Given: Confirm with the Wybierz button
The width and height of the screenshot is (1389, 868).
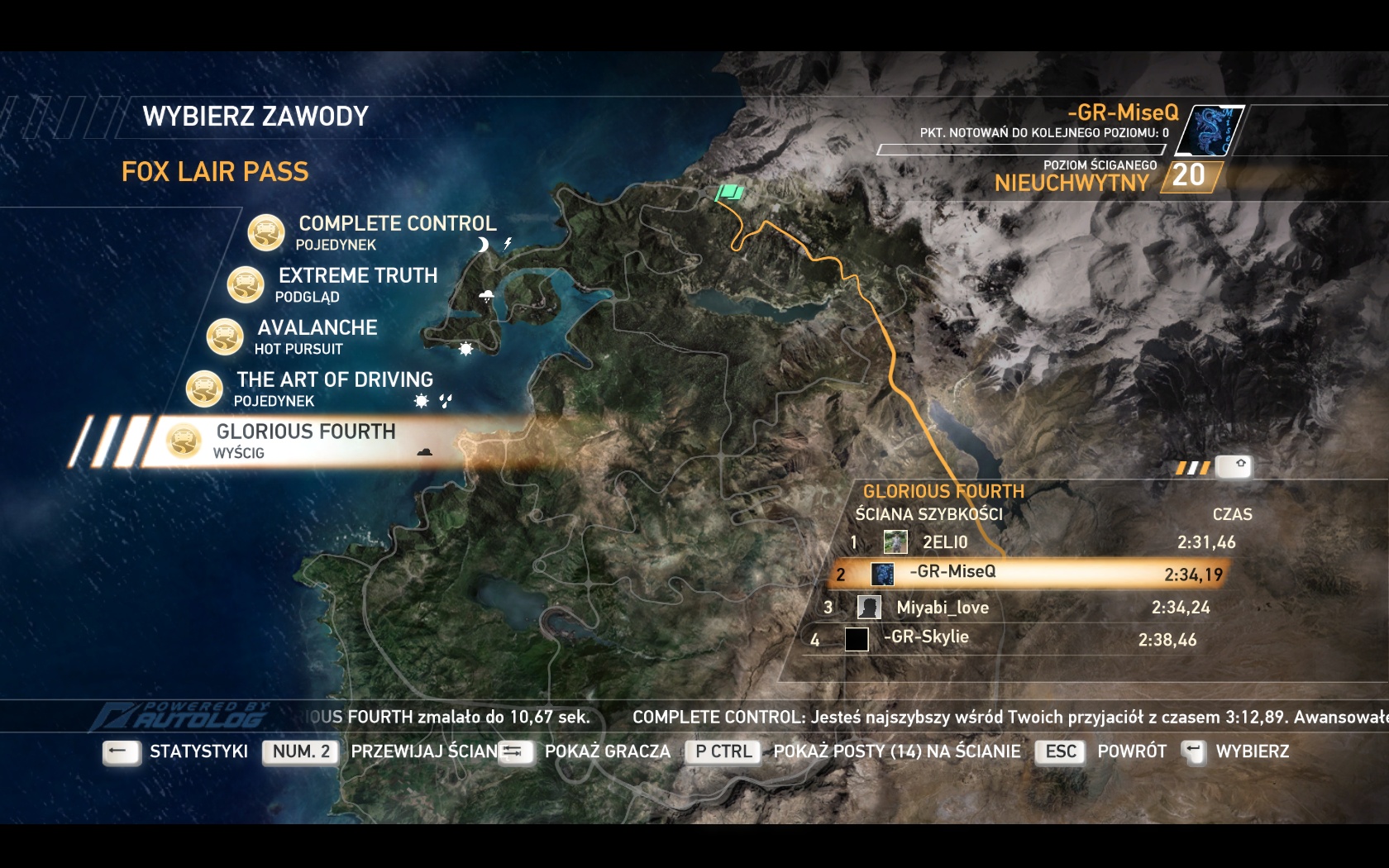Looking at the screenshot, I should tap(1252, 751).
